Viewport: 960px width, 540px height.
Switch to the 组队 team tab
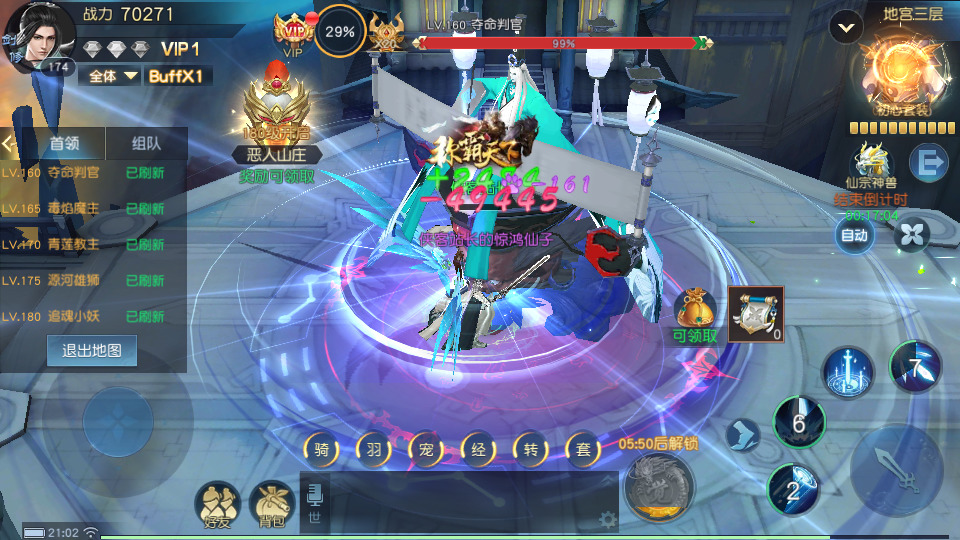click(x=146, y=143)
